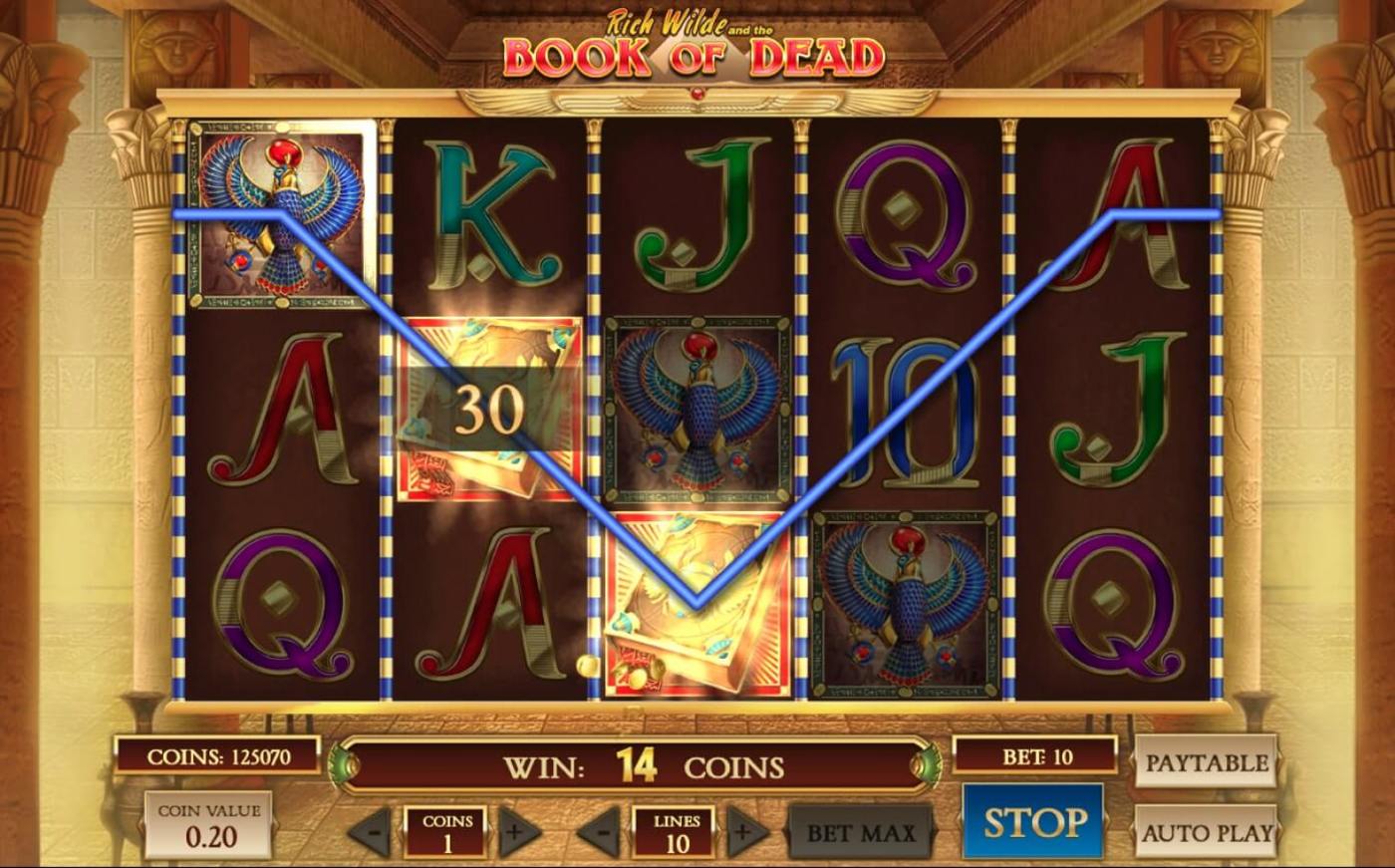This screenshot has width=1395, height=868.
Task: Click the COINS: 125070 balance display
Action: [217, 754]
